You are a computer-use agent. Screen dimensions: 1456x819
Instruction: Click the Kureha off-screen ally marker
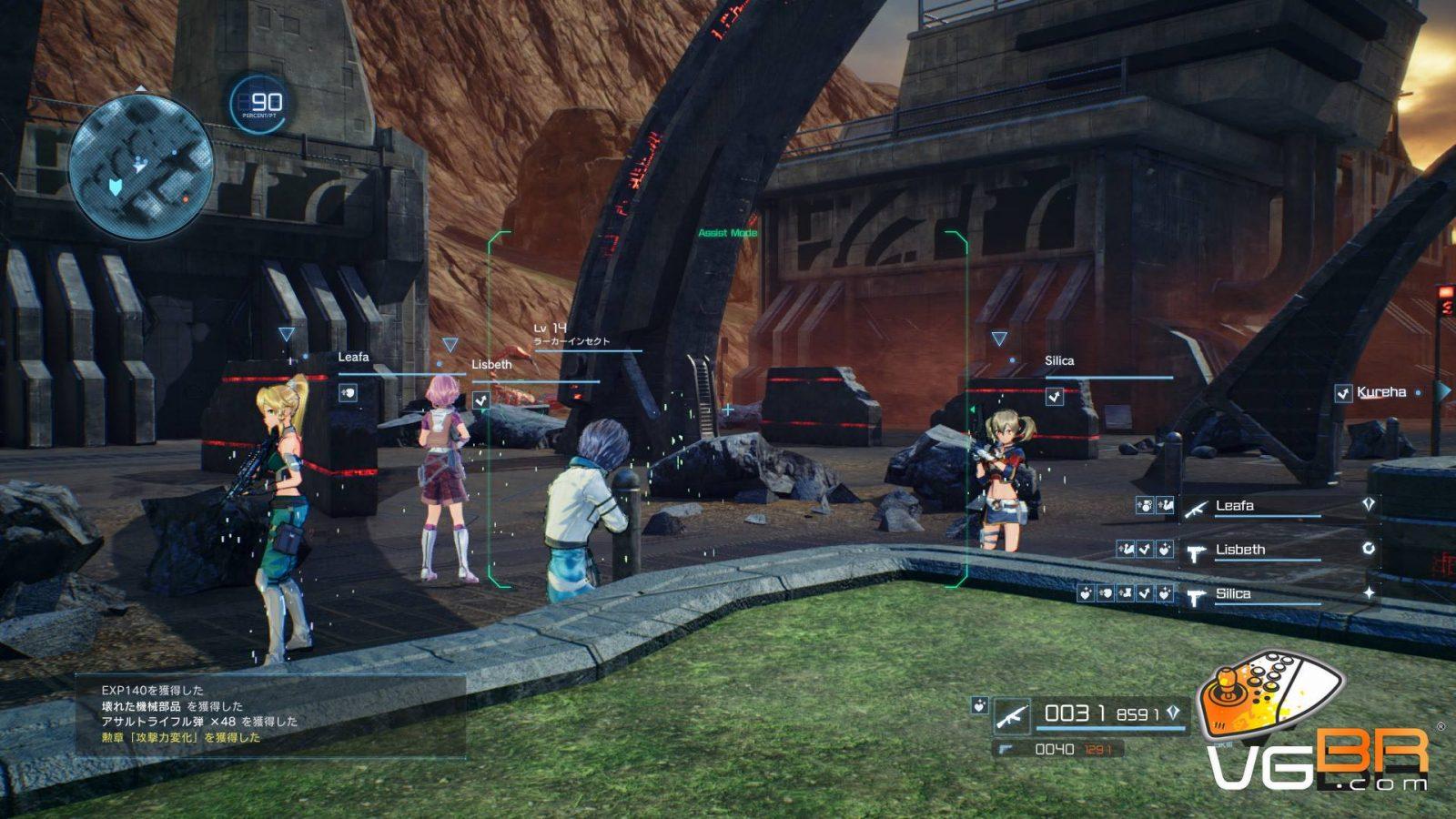tap(1380, 392)
